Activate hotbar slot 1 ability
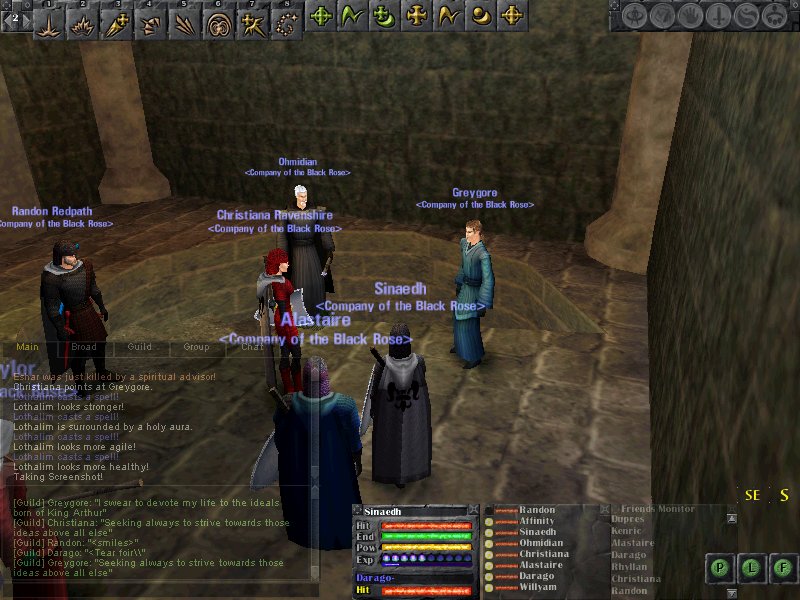 [49, 20]
